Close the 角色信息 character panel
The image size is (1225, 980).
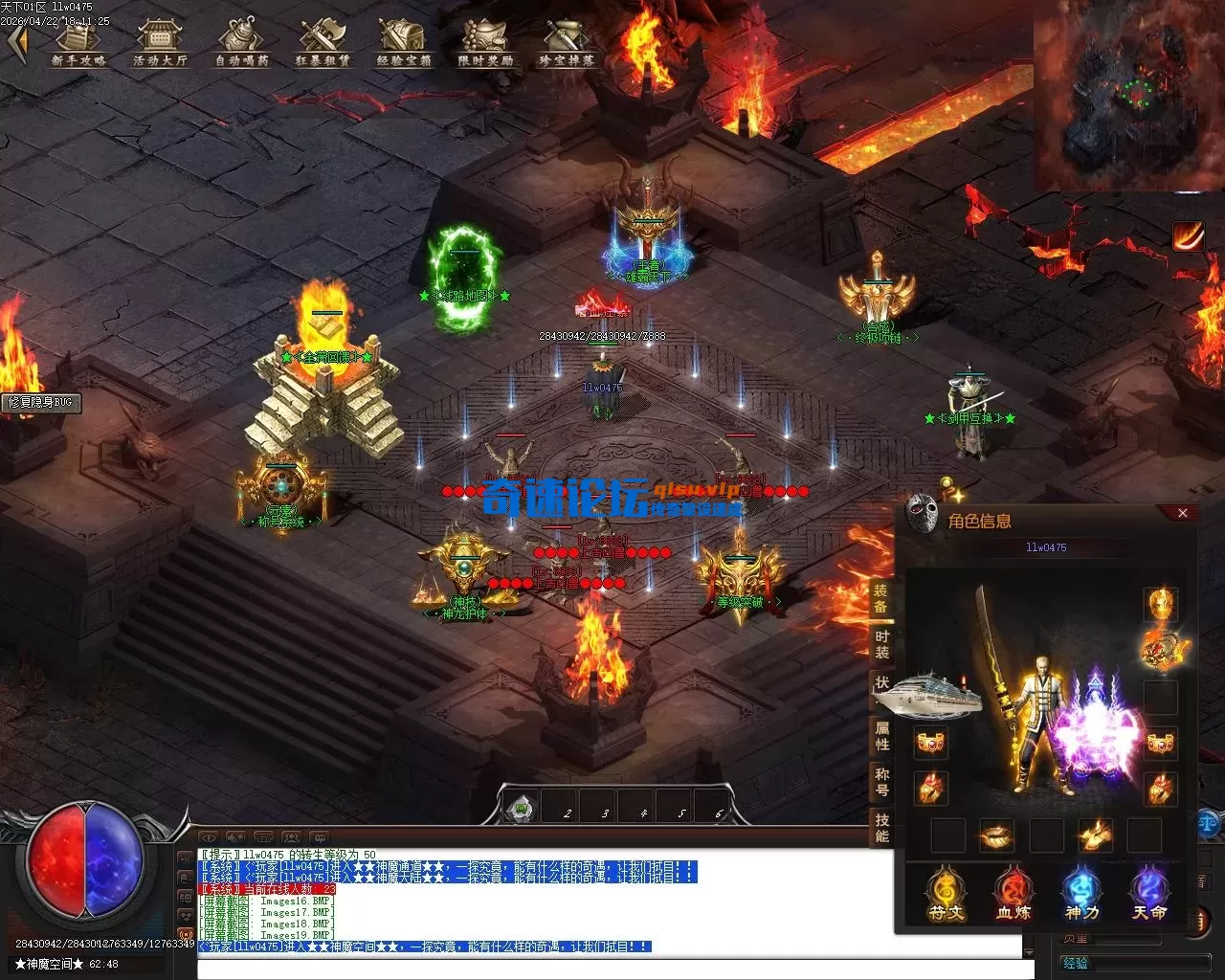[1183, 514]
